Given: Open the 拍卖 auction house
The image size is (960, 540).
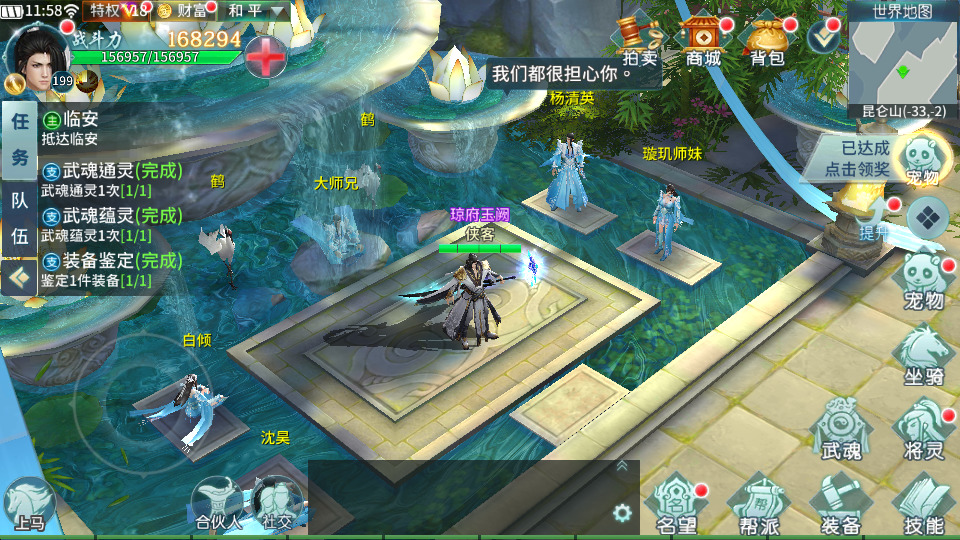Looking at the screenshot, I should pyautogui.click(x=640, y=40).
